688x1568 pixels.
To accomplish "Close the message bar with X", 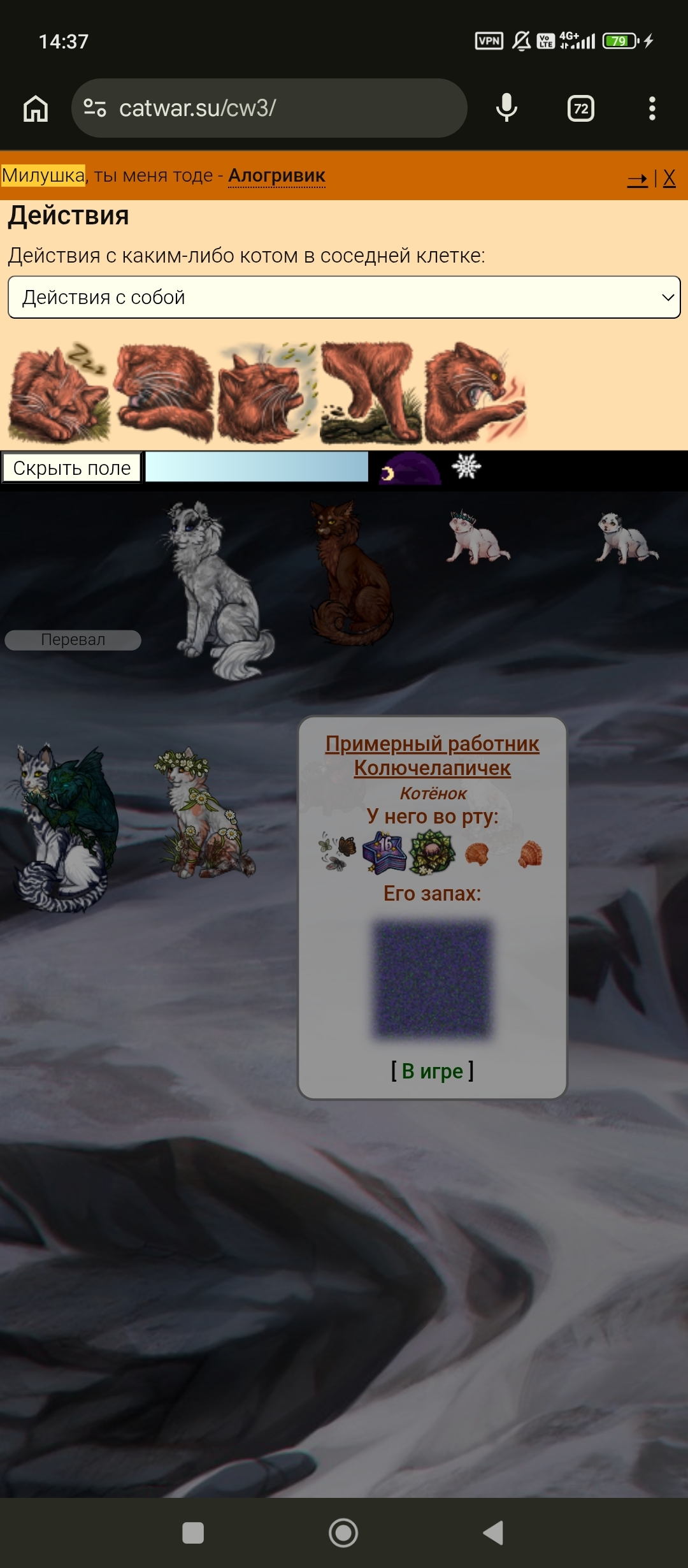I will coord(669,178).
